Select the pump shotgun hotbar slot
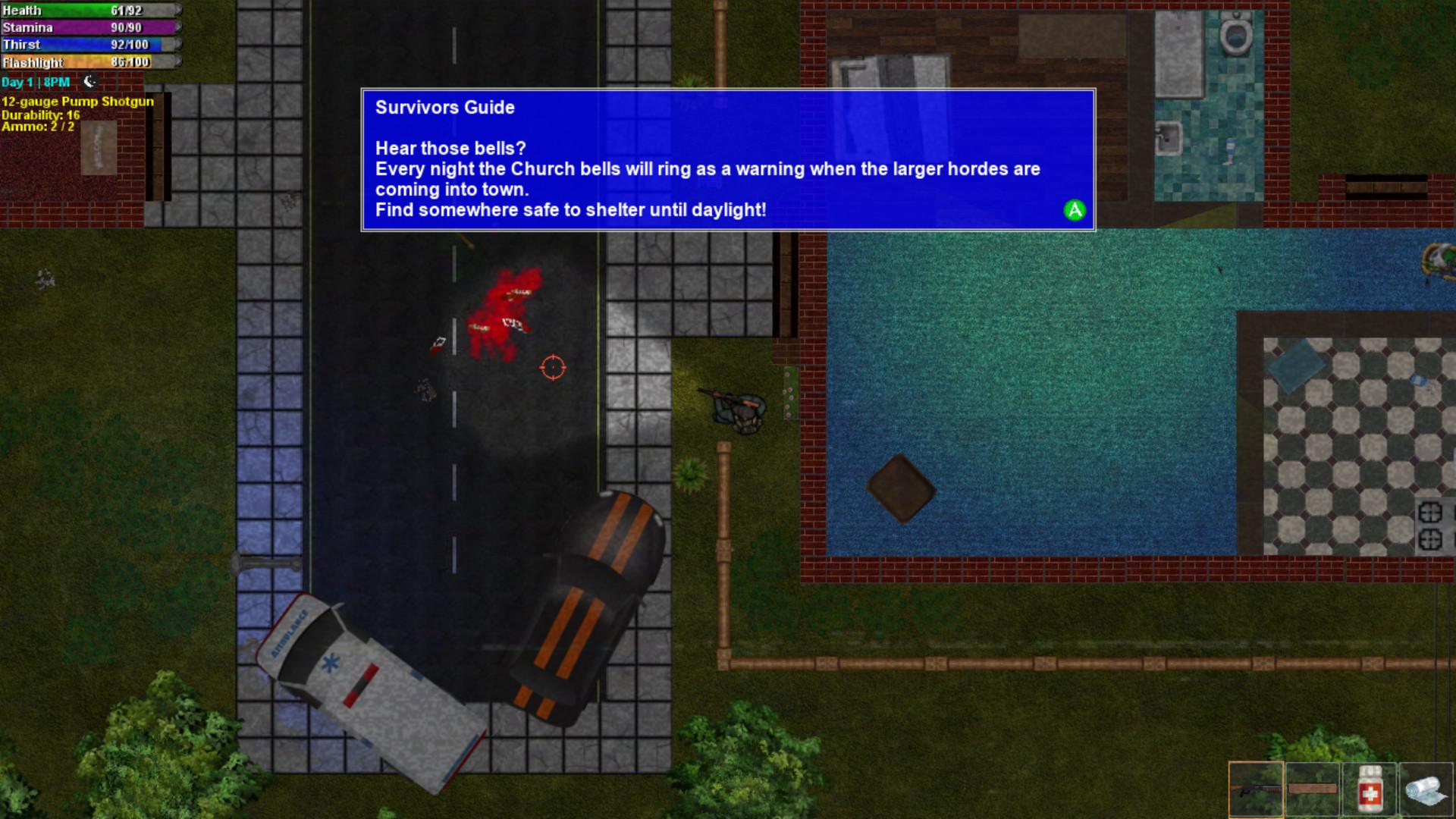Screen dimensions: 1456x819 coord(1256,789)
